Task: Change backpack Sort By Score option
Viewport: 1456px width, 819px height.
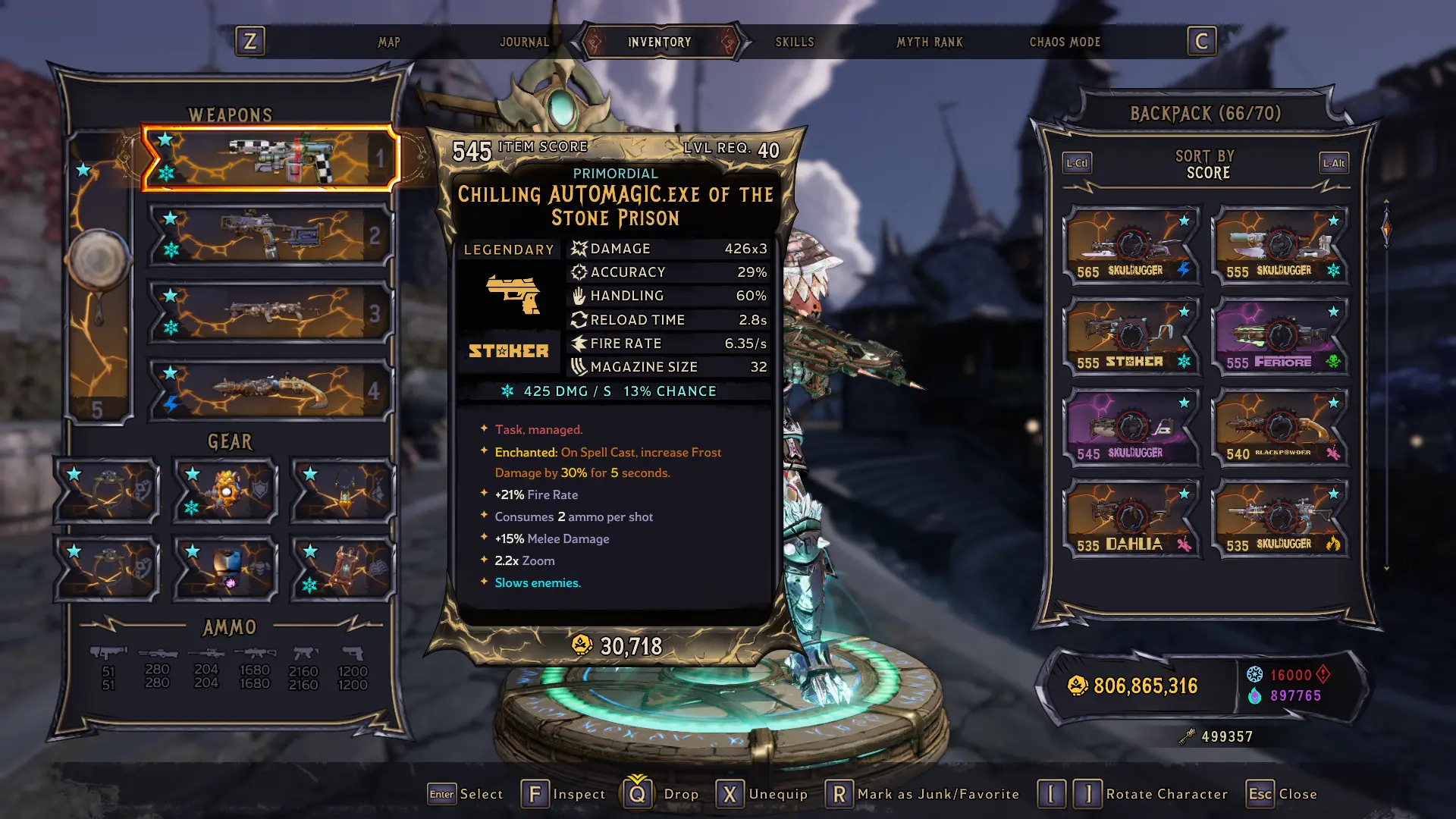Action: [1206, 165]
